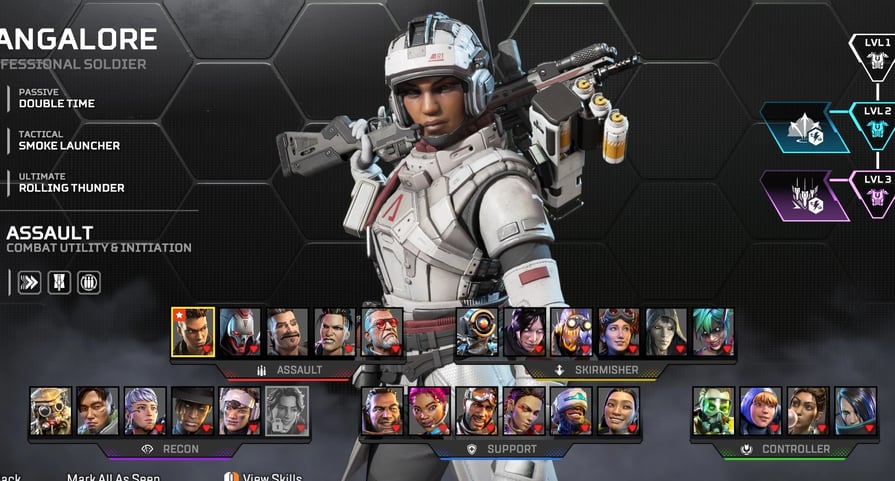Pick Gibraltar in the Support row
This screenshot has width=895, height=481.
[382, 410]
